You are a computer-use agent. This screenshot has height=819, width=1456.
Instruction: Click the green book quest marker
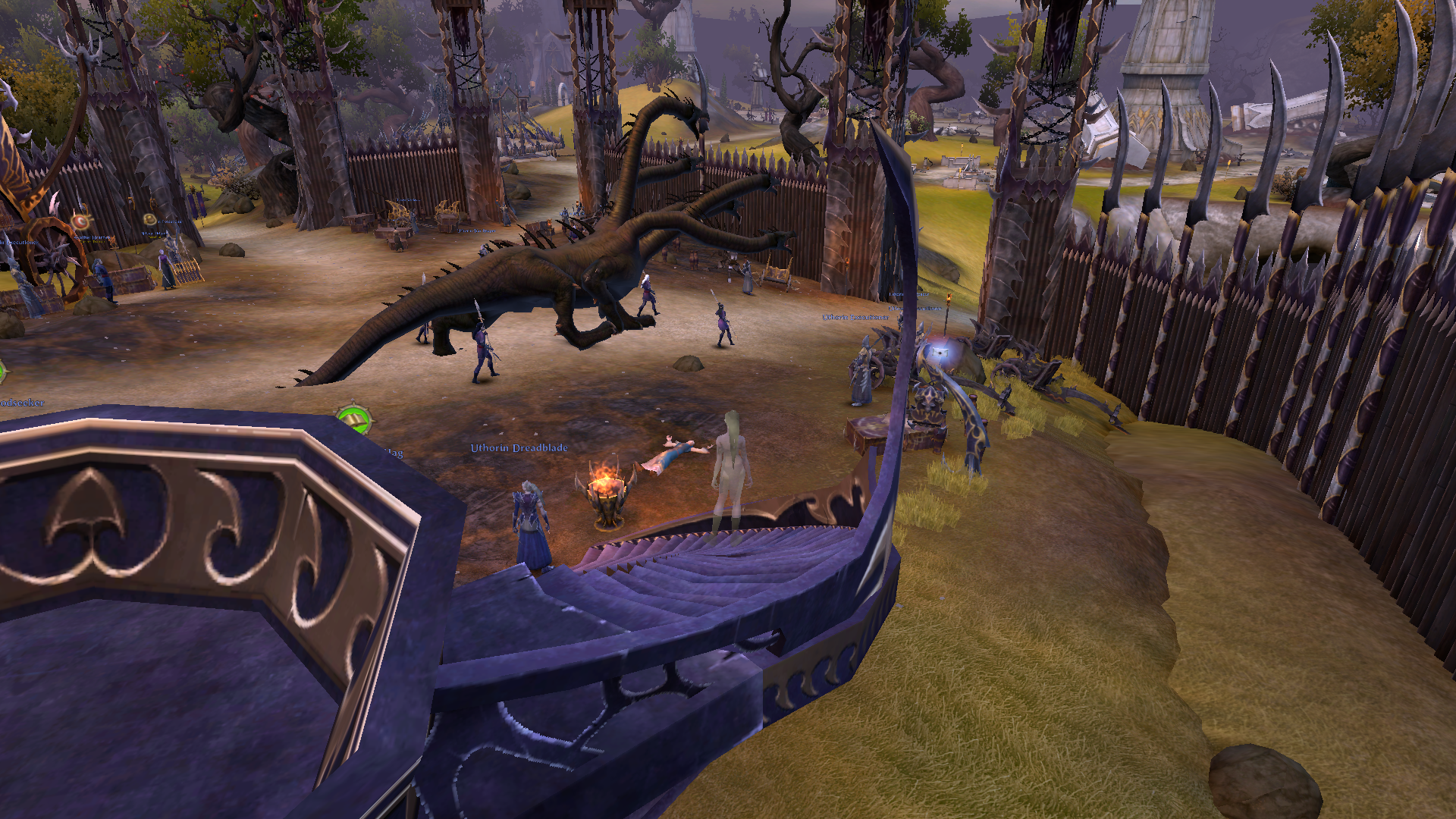point(353,419)
